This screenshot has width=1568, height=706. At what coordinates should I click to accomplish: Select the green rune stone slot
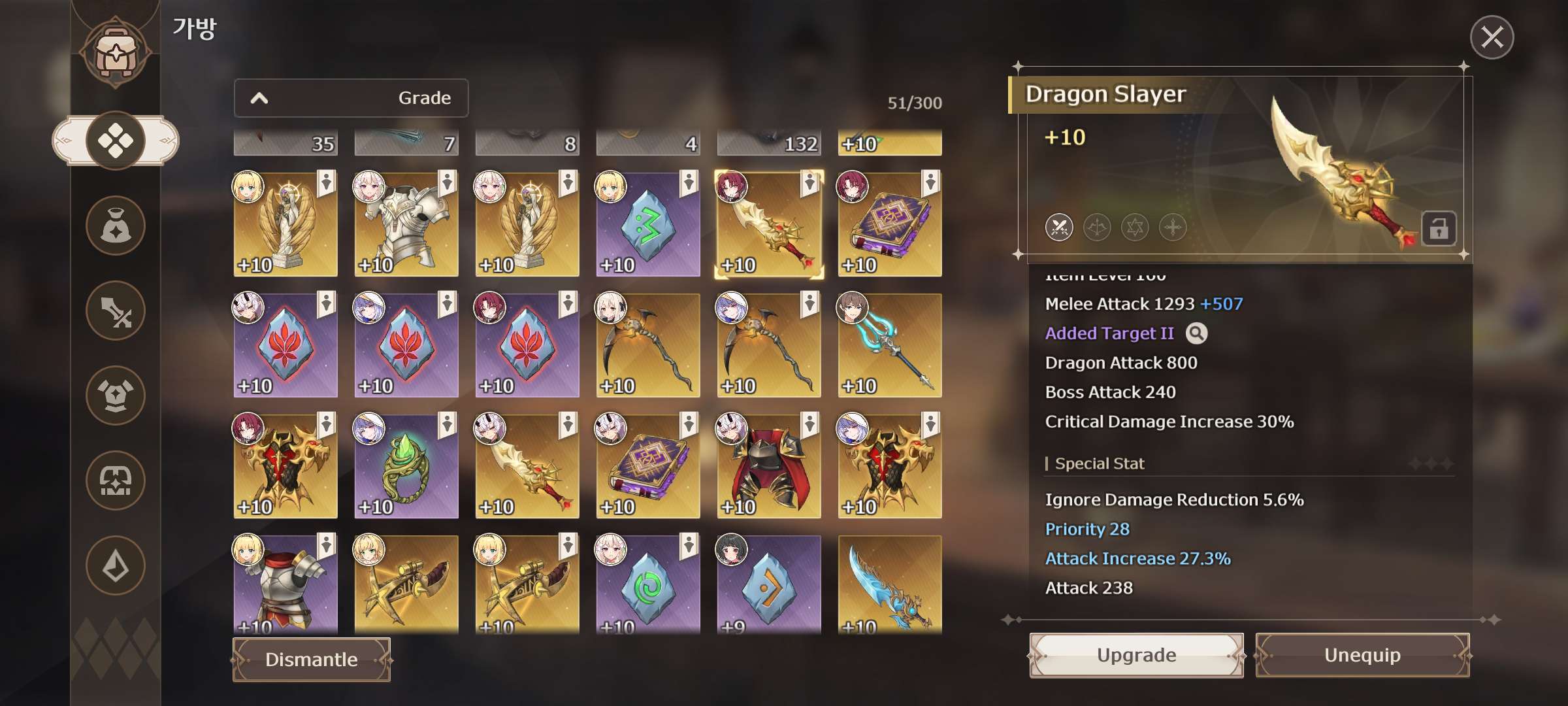pos(648,224)
